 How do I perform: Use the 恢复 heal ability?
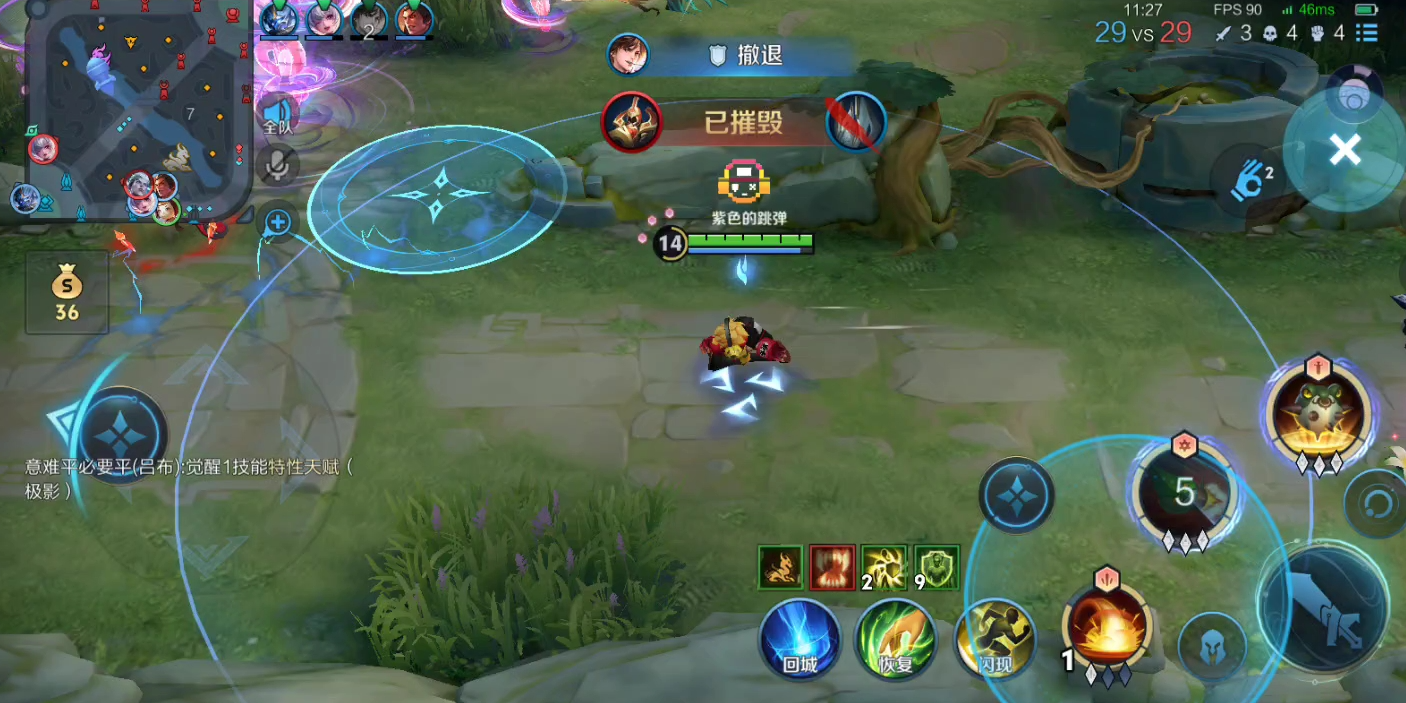click(x=896, y=640)
